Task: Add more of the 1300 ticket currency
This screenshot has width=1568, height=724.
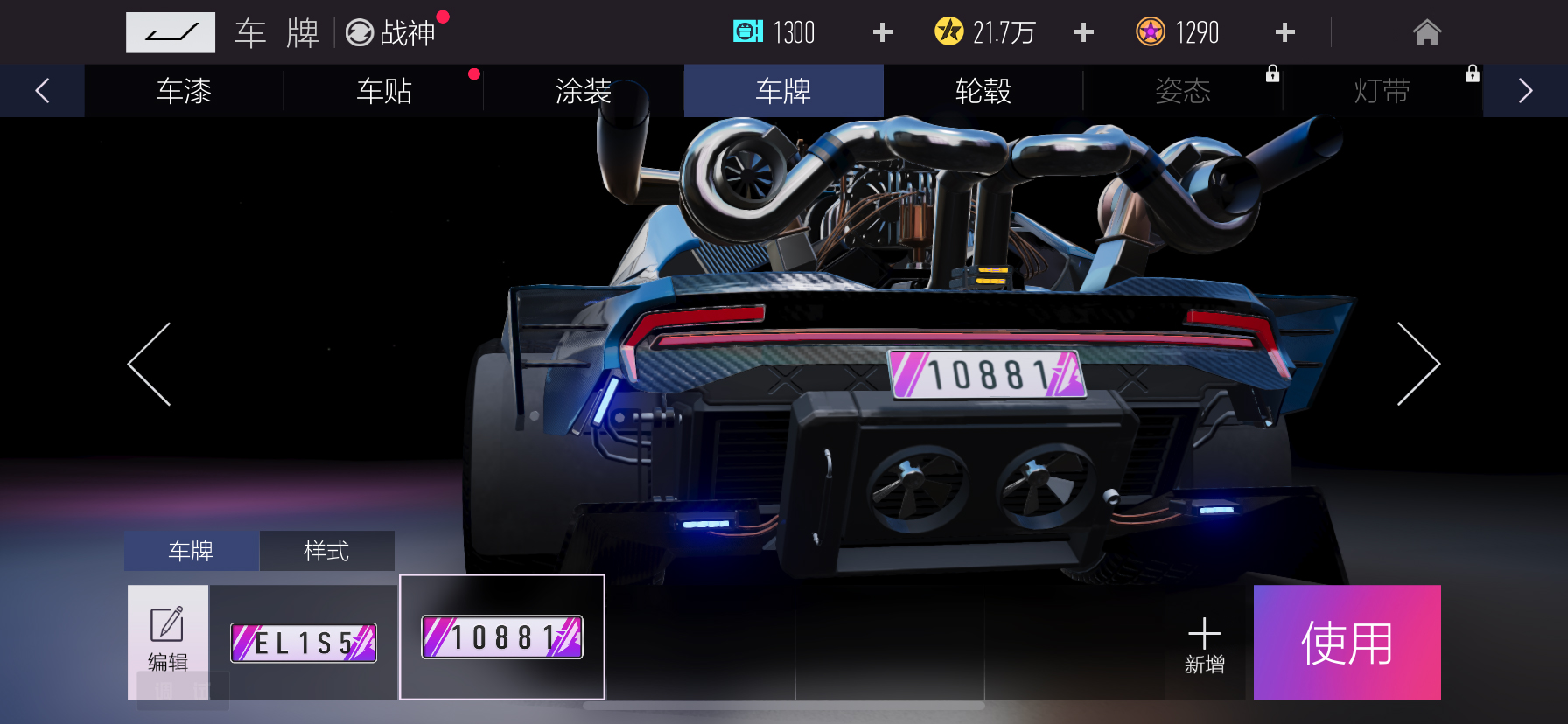Action: (883, 33)
